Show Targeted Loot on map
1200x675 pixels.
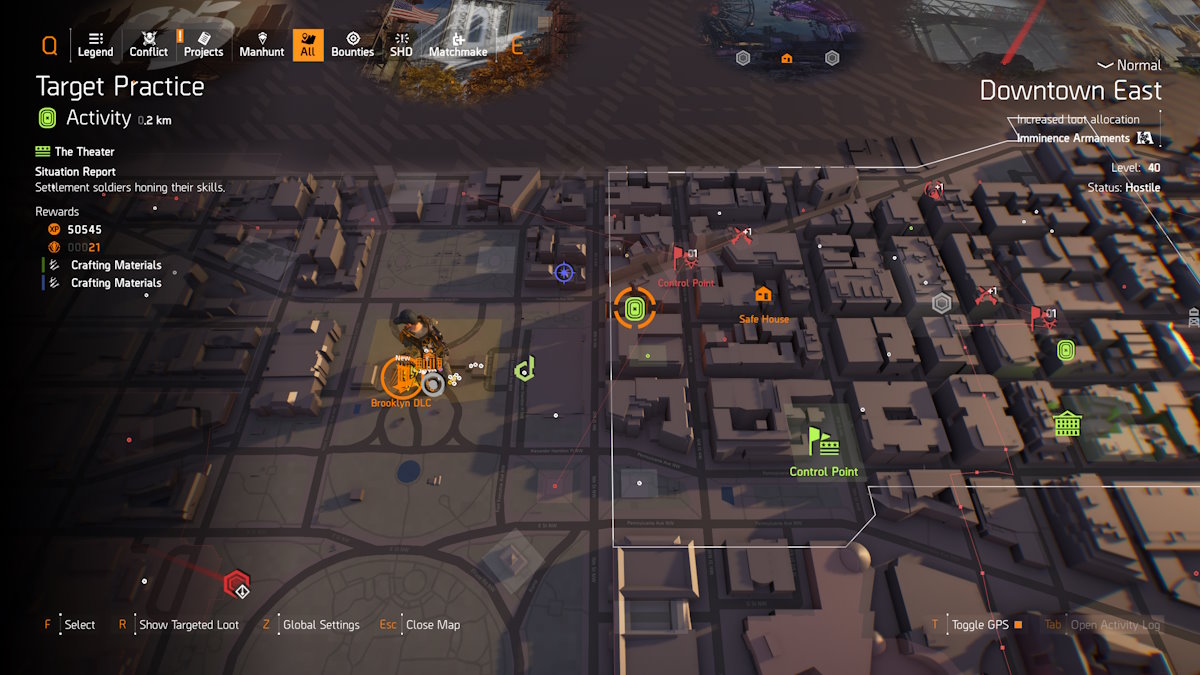click(x=189, y=625)
